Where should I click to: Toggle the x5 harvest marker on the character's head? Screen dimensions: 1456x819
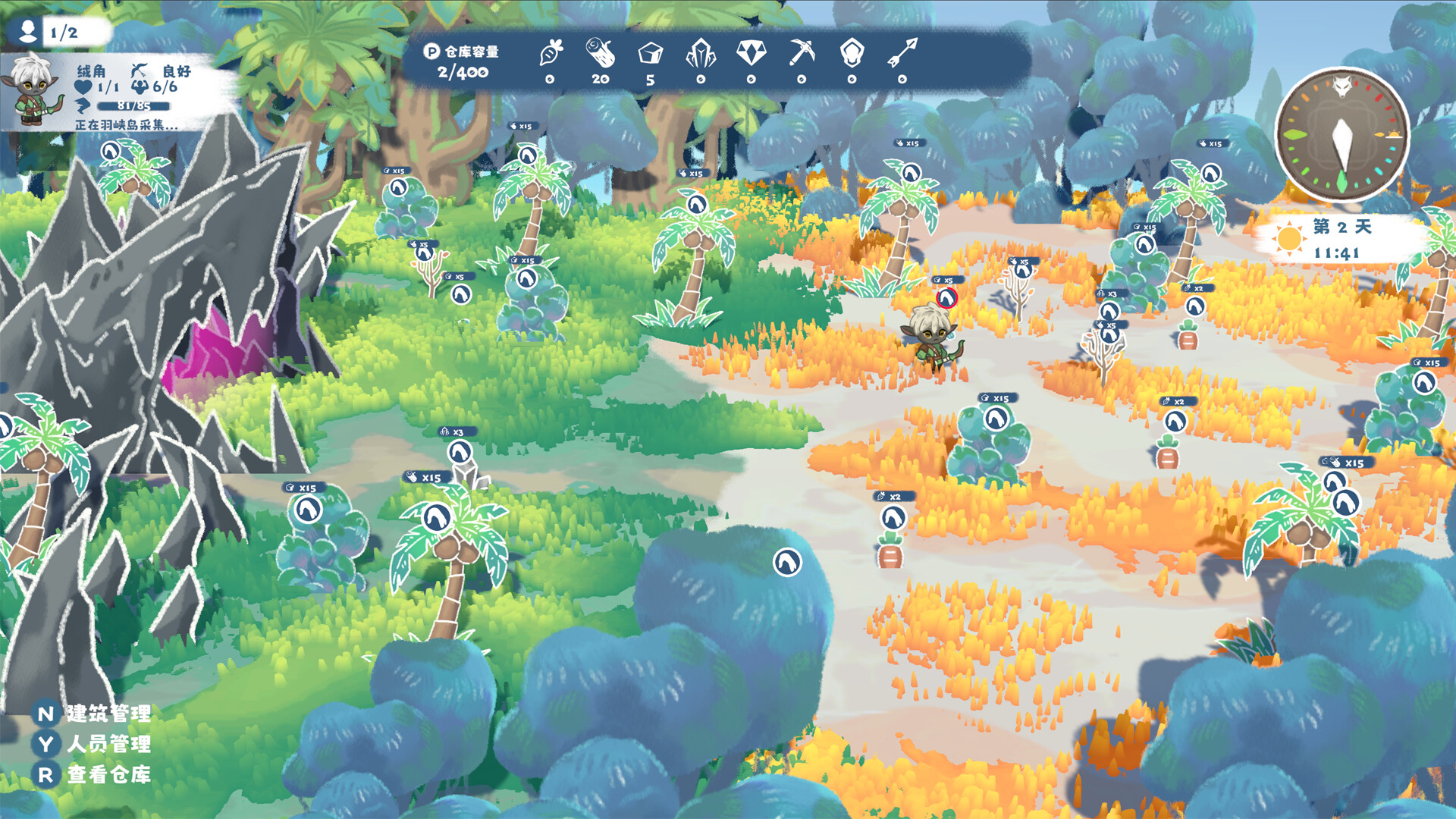click(946, 298)
